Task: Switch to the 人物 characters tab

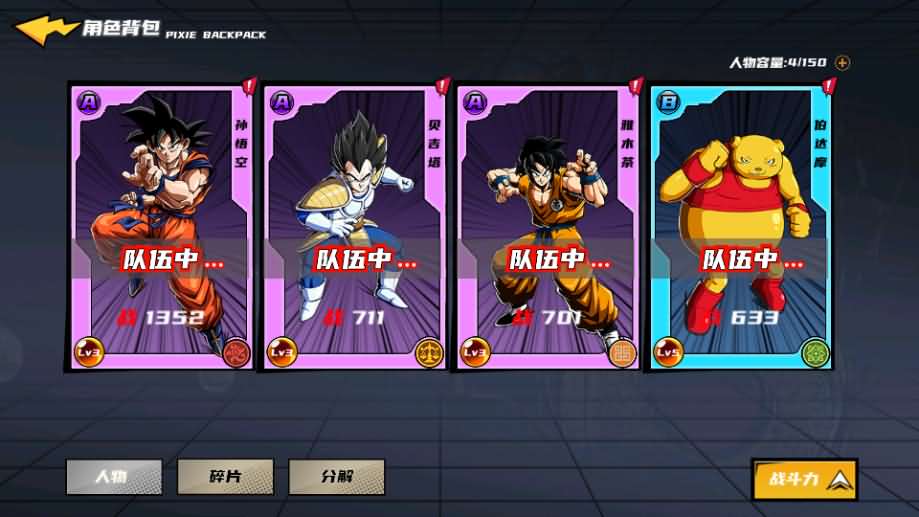Action: 114,476
